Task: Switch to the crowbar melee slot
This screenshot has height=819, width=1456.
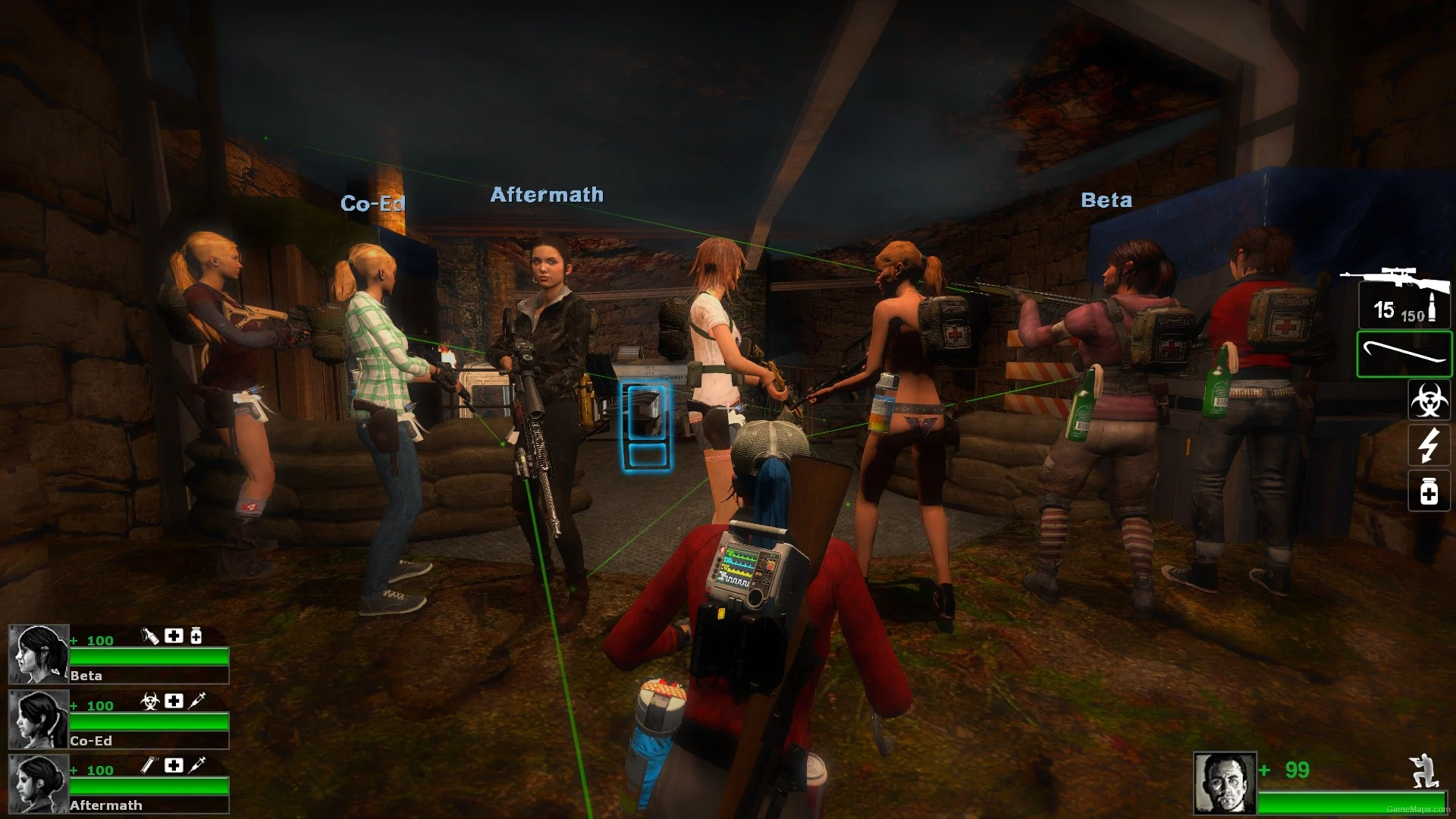Action: click(x=1404, y=354)
